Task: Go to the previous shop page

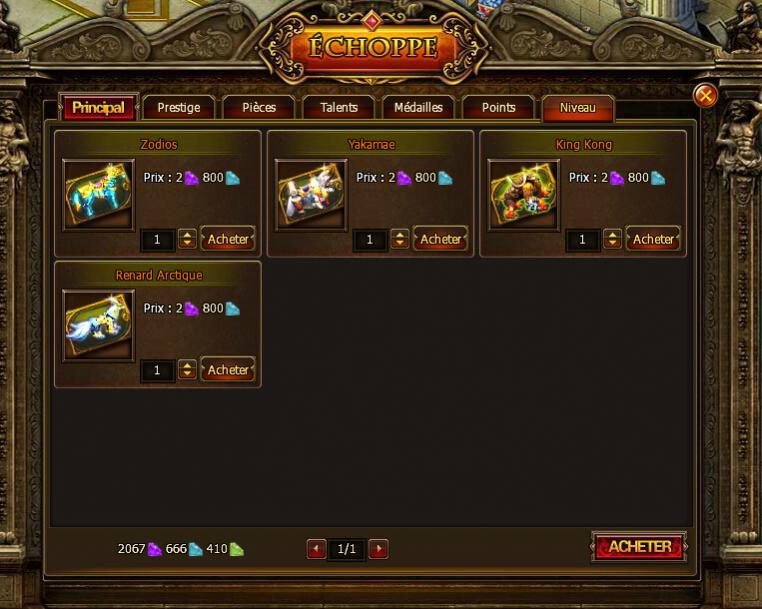Action: click(x=316, y=549)
